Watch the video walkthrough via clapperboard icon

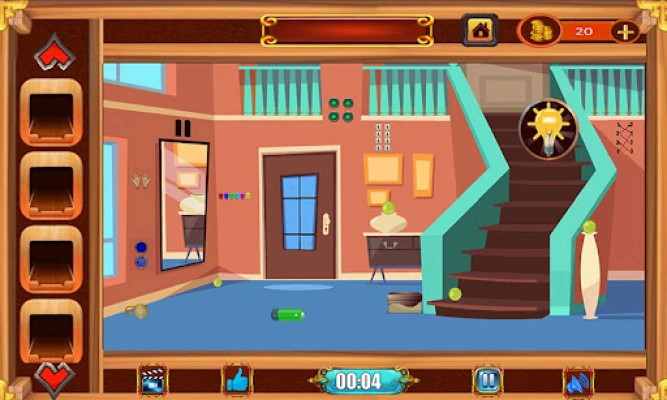pyautogui.click(x=153, y=380)
